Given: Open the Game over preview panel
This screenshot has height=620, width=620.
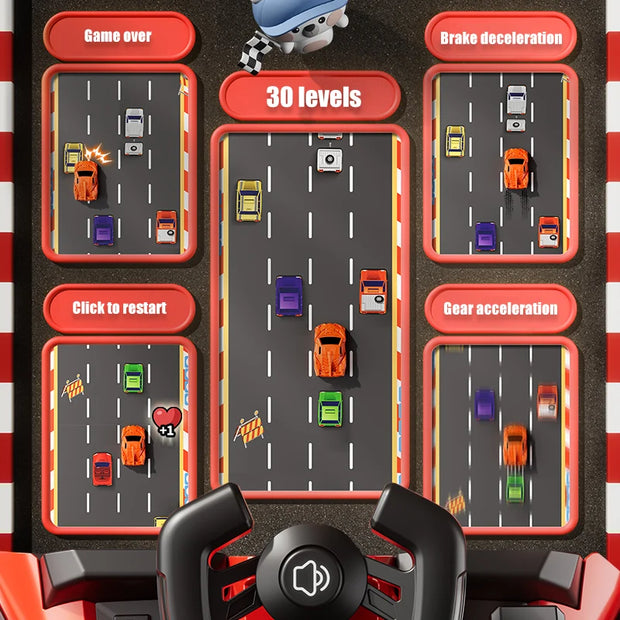Looking at the screenshot, I should [118, 164].
